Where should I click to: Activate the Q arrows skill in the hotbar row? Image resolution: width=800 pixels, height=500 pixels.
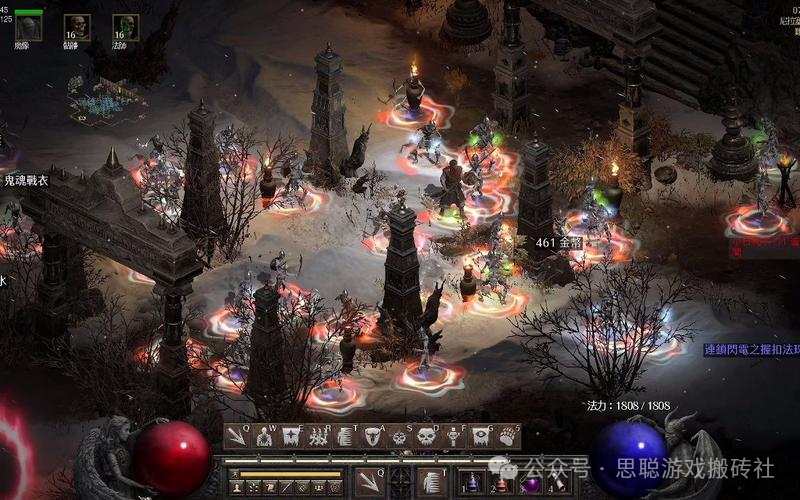click(x=237, y=436)
